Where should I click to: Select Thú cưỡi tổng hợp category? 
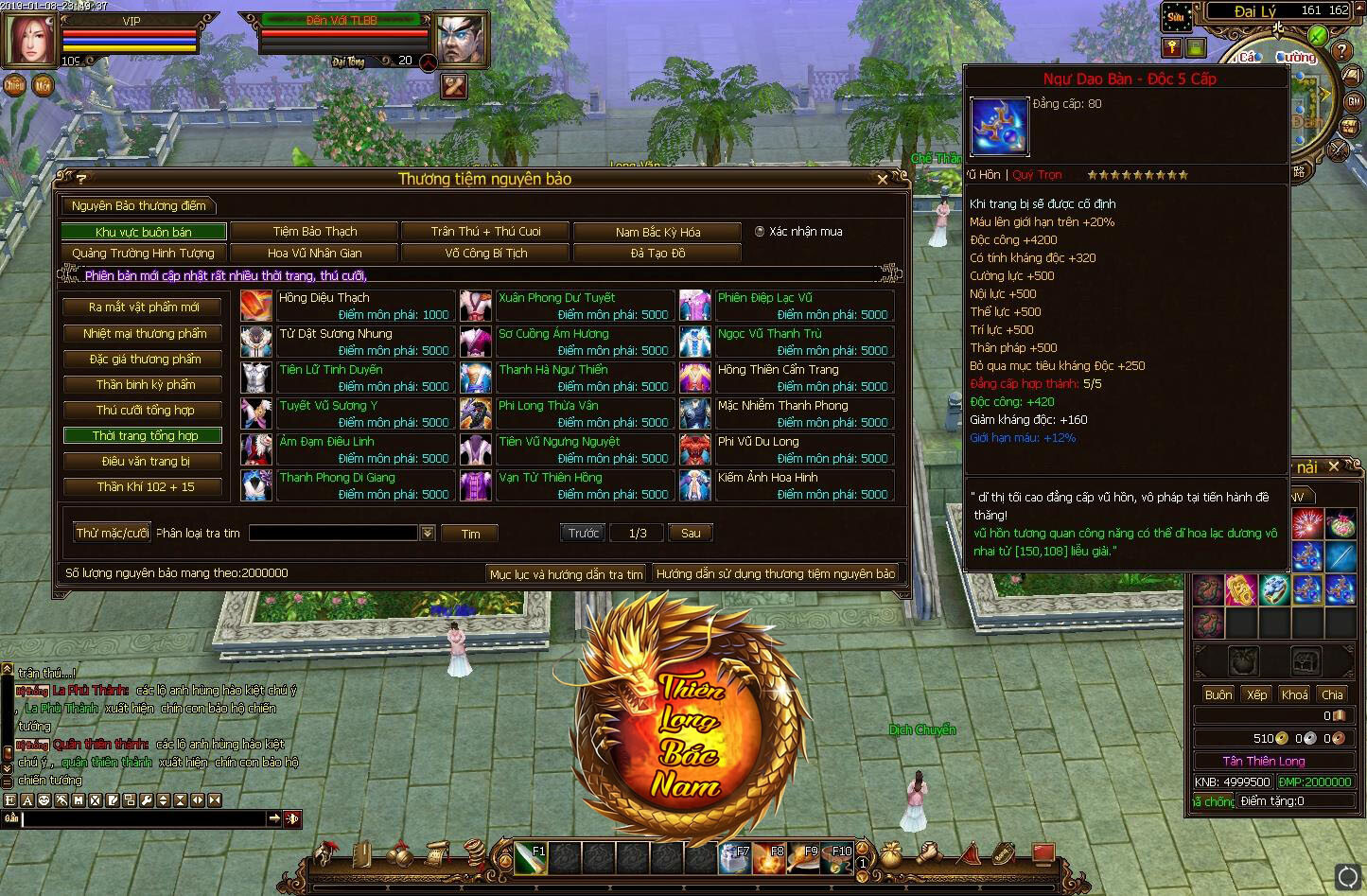tap(144, 411)
